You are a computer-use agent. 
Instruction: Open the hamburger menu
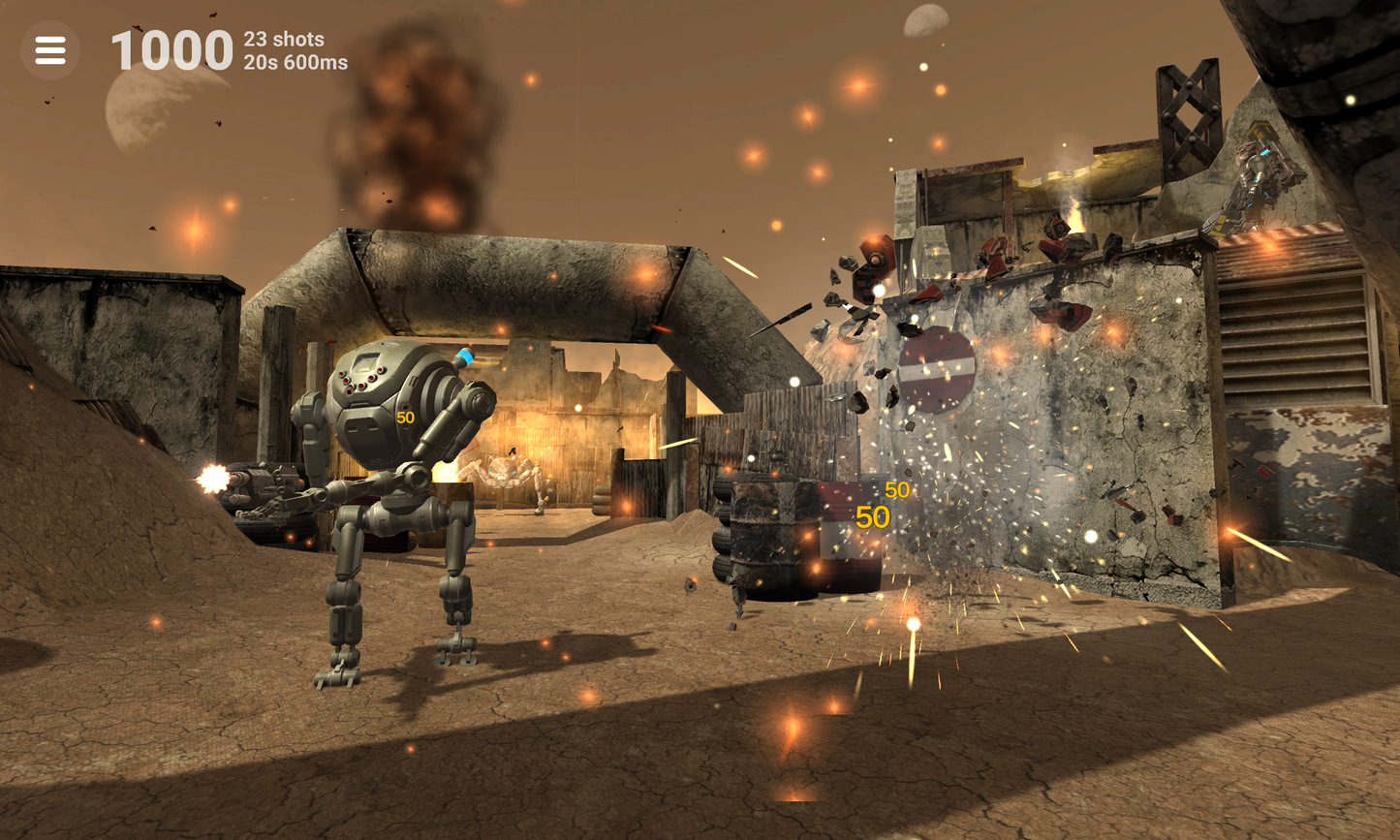(x=50, y=50)
